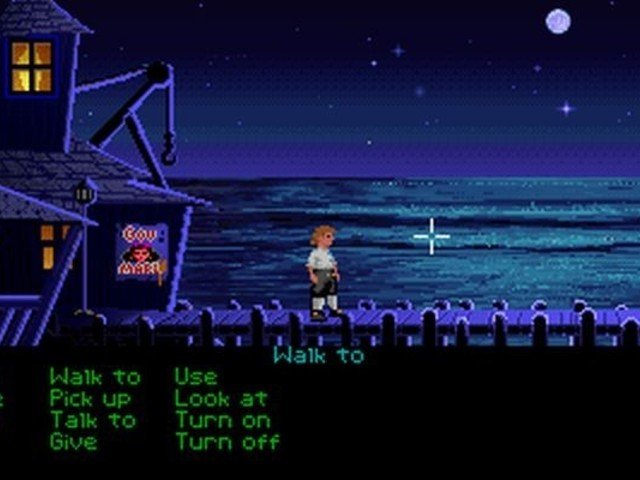Image resolution: width=640 pixels, height=480 pixels.
Task: Activate the "Talk to" verb
Action: coord(93,420)
